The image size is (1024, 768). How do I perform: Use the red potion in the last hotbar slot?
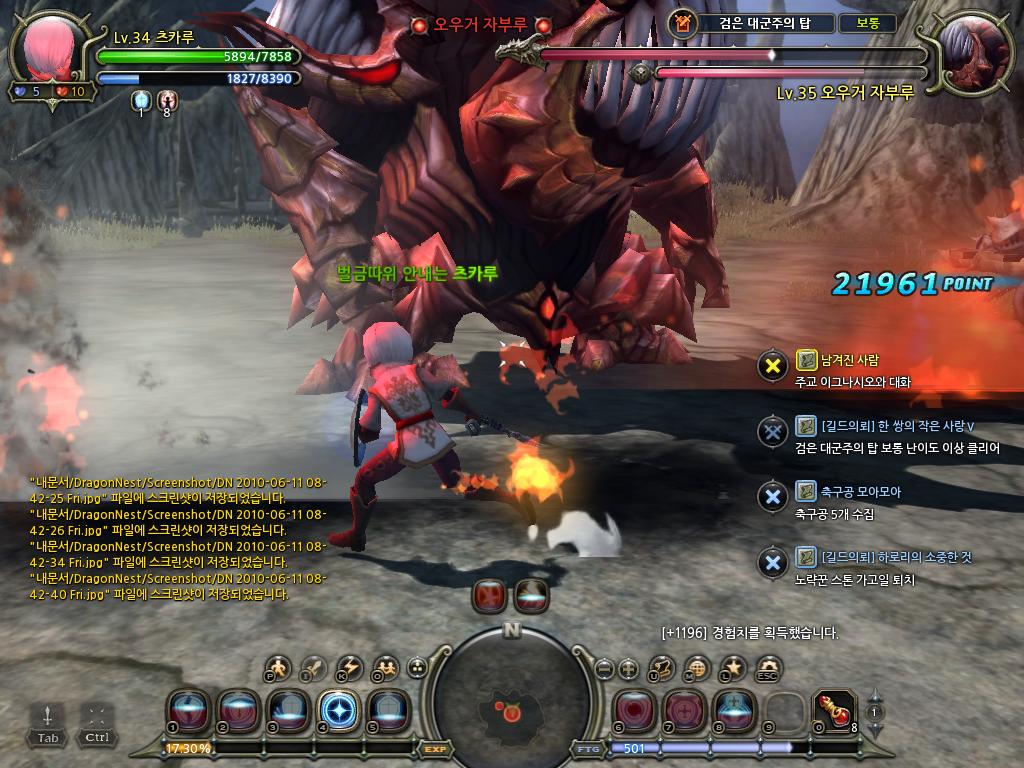coord(834,710)
